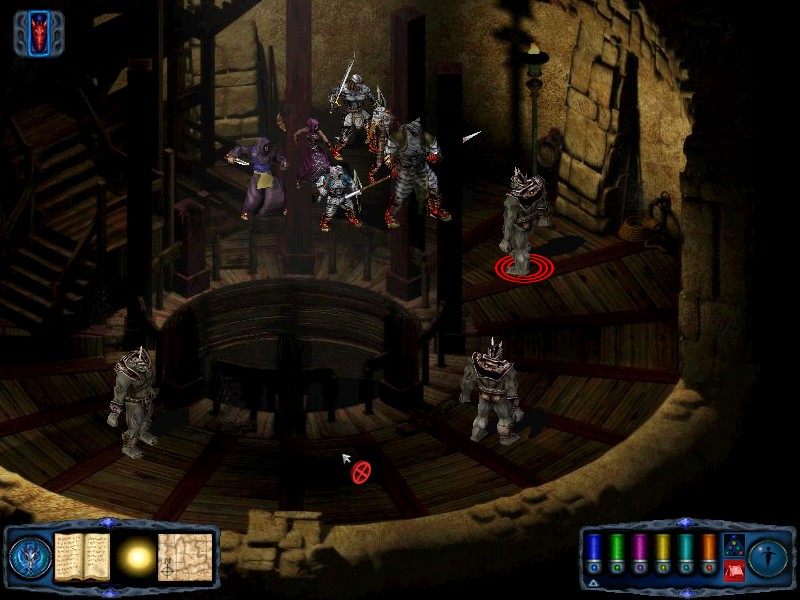Select the orange party member bar
The image size is (800, 600).
pyautogui.click(x=708, y=548)
